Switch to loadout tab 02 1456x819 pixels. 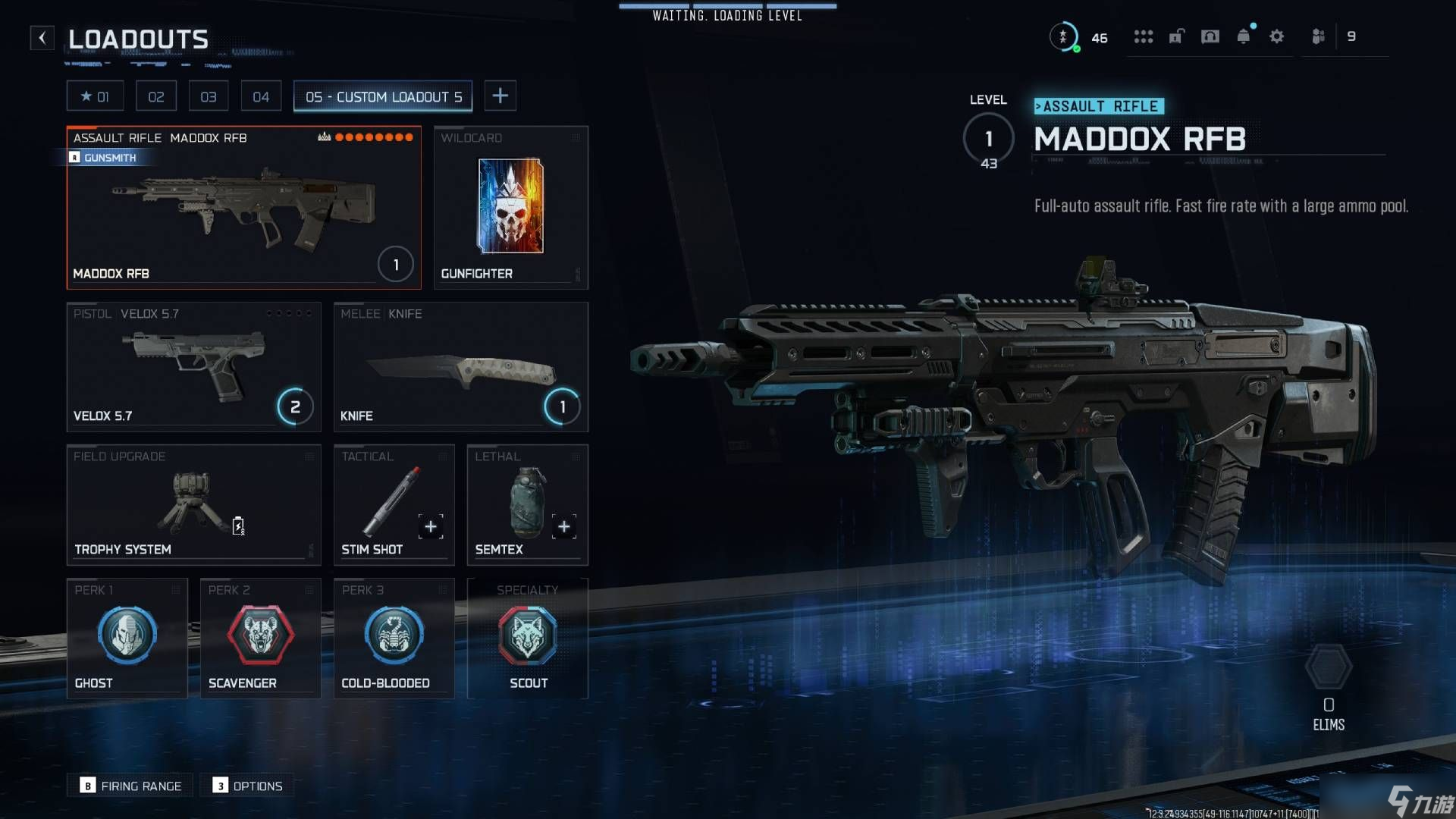tap(156, 96)
